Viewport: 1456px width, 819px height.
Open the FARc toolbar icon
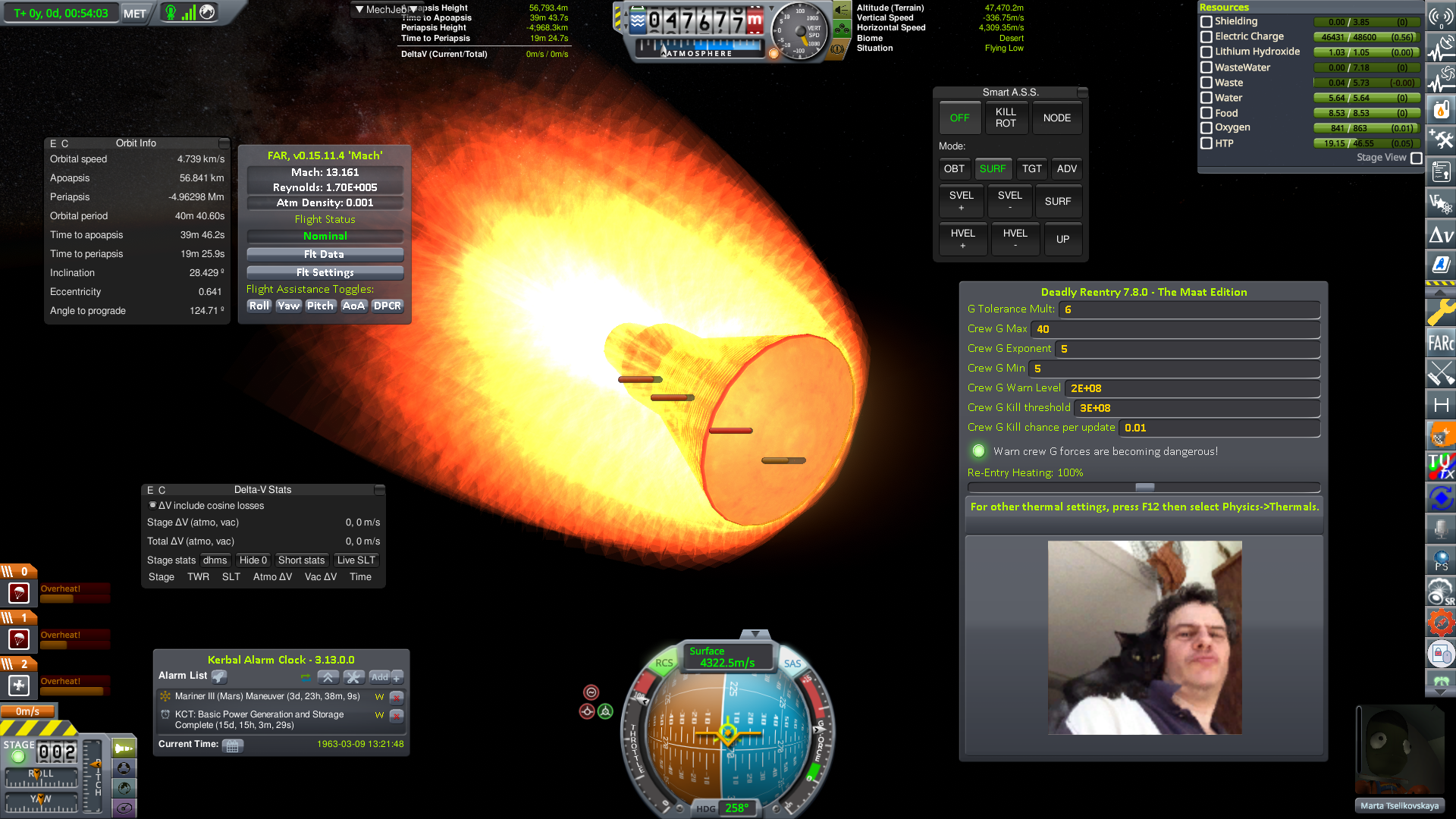pyautogui.click(x=1440, y=344)
